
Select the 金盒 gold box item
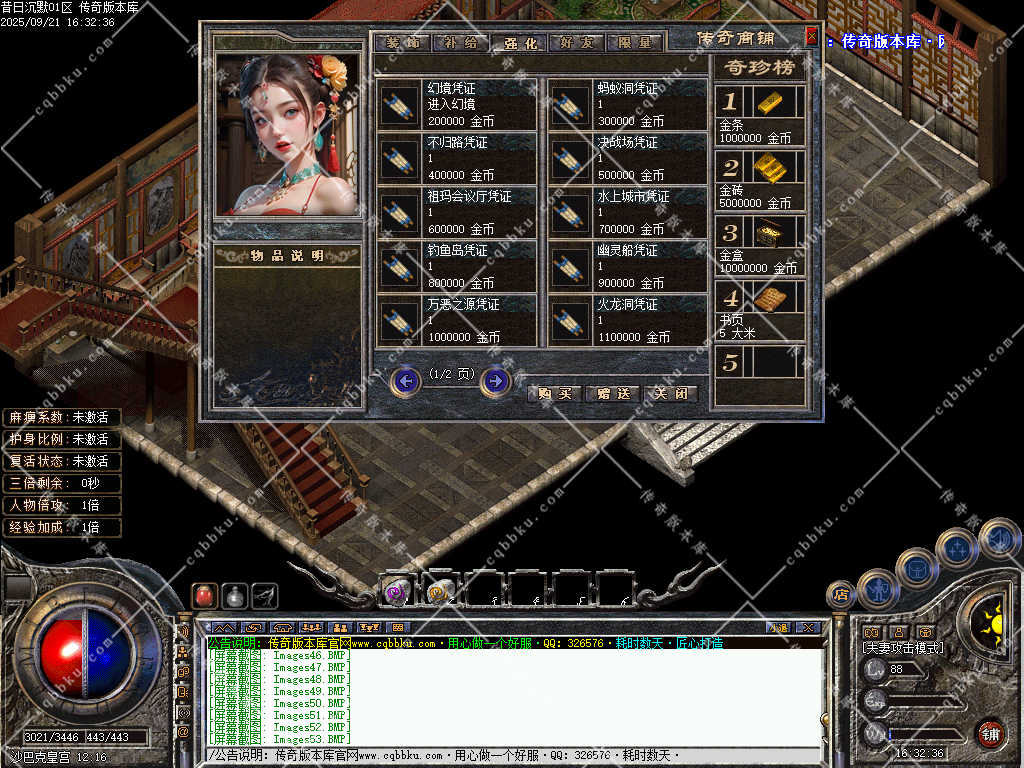(770, 232)
